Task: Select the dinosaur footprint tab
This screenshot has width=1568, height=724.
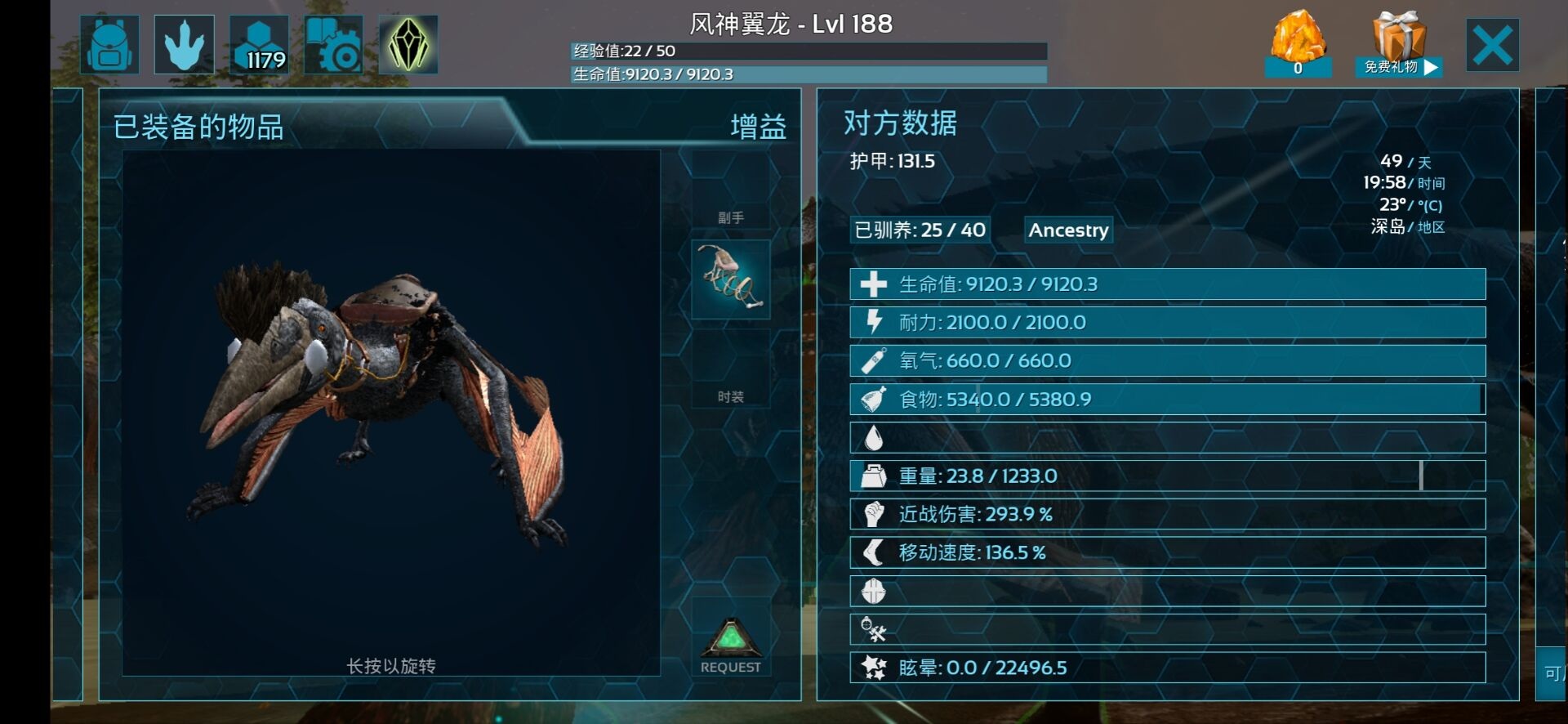Action: pos(185,45)
